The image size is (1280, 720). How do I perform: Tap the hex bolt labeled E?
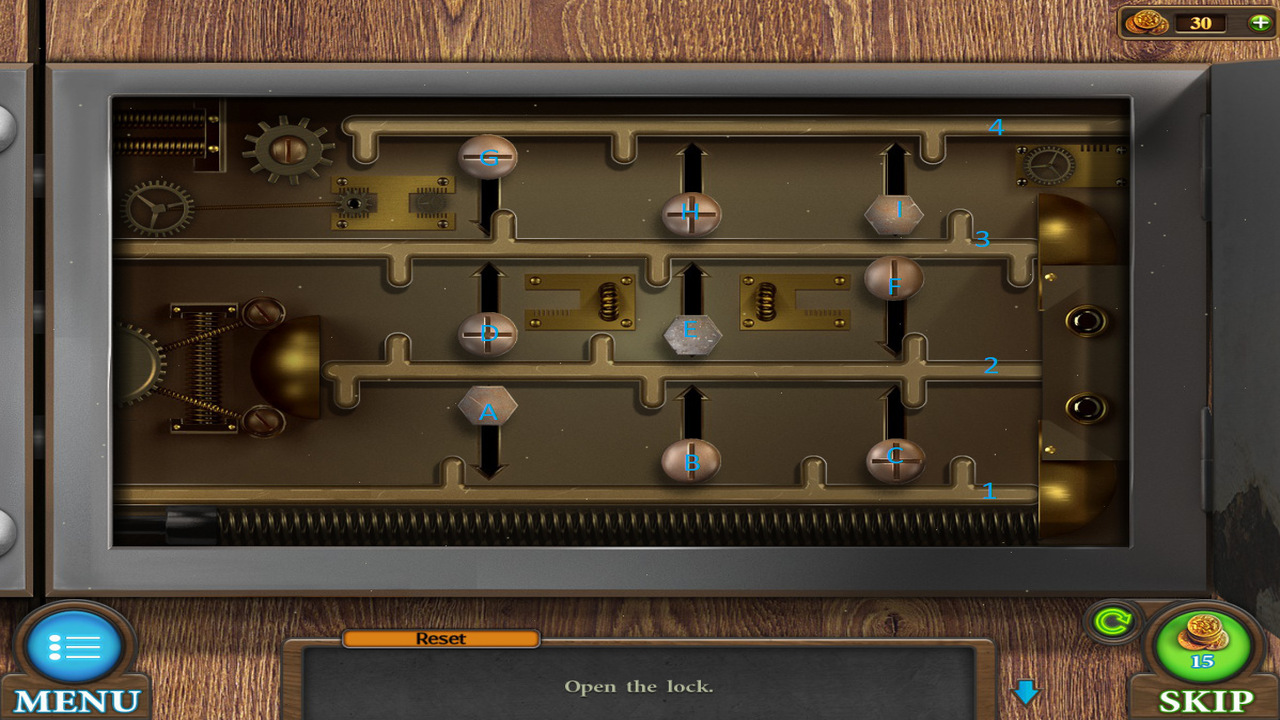tap(692, 335)
